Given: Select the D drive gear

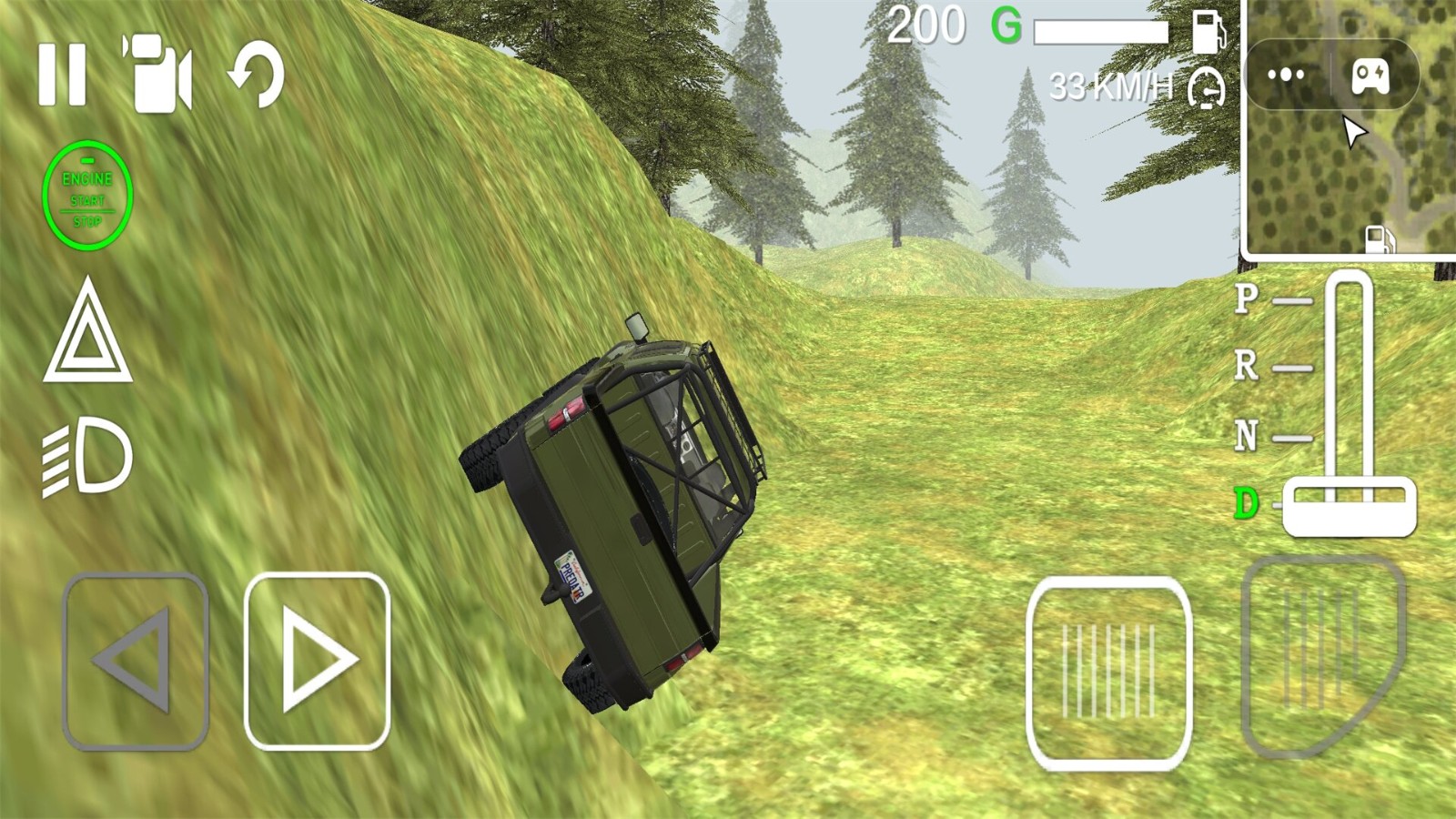Looking at the screenshot, I should point(1247,503).
